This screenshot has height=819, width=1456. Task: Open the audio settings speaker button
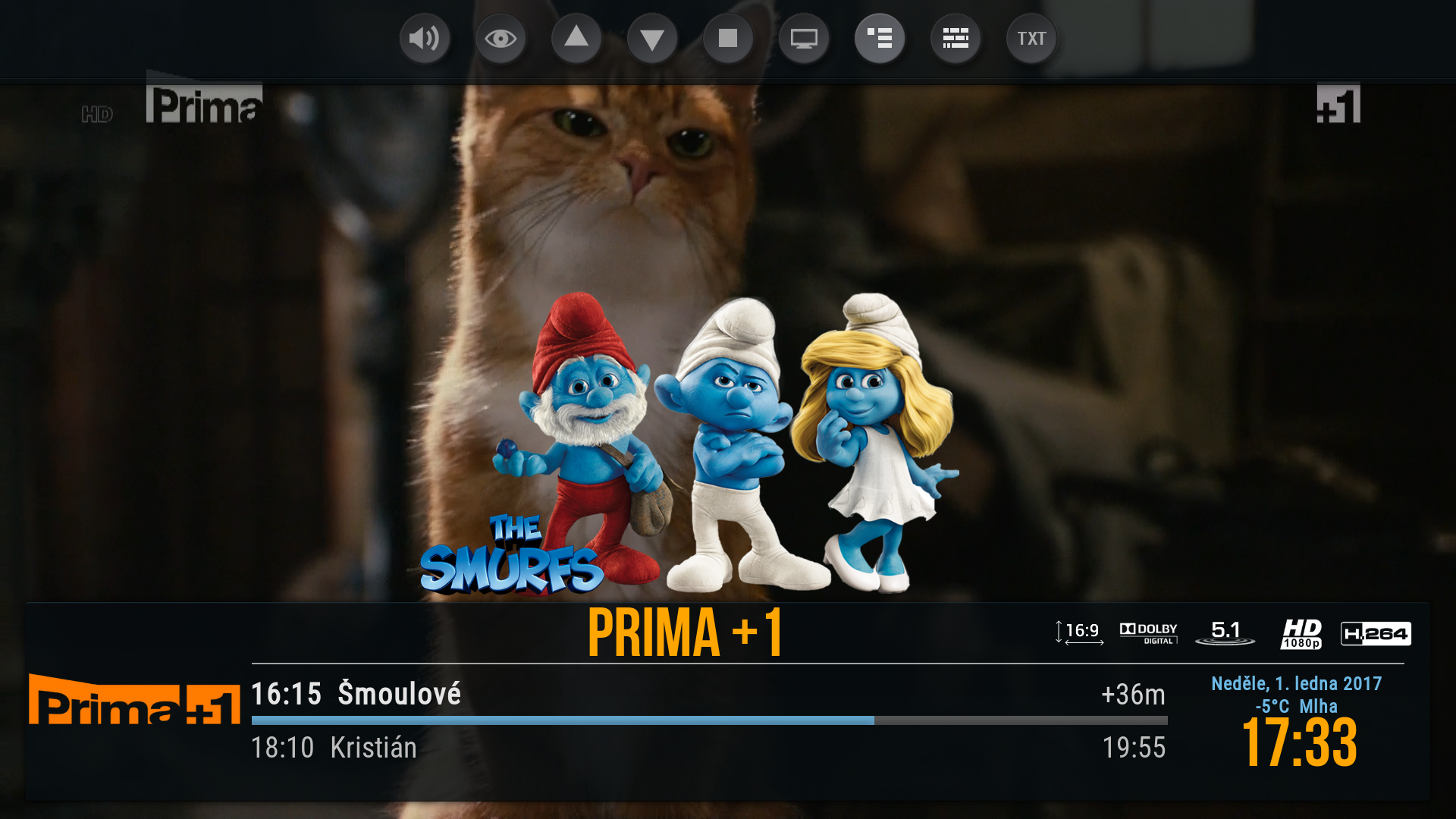(x=425, y=38)
